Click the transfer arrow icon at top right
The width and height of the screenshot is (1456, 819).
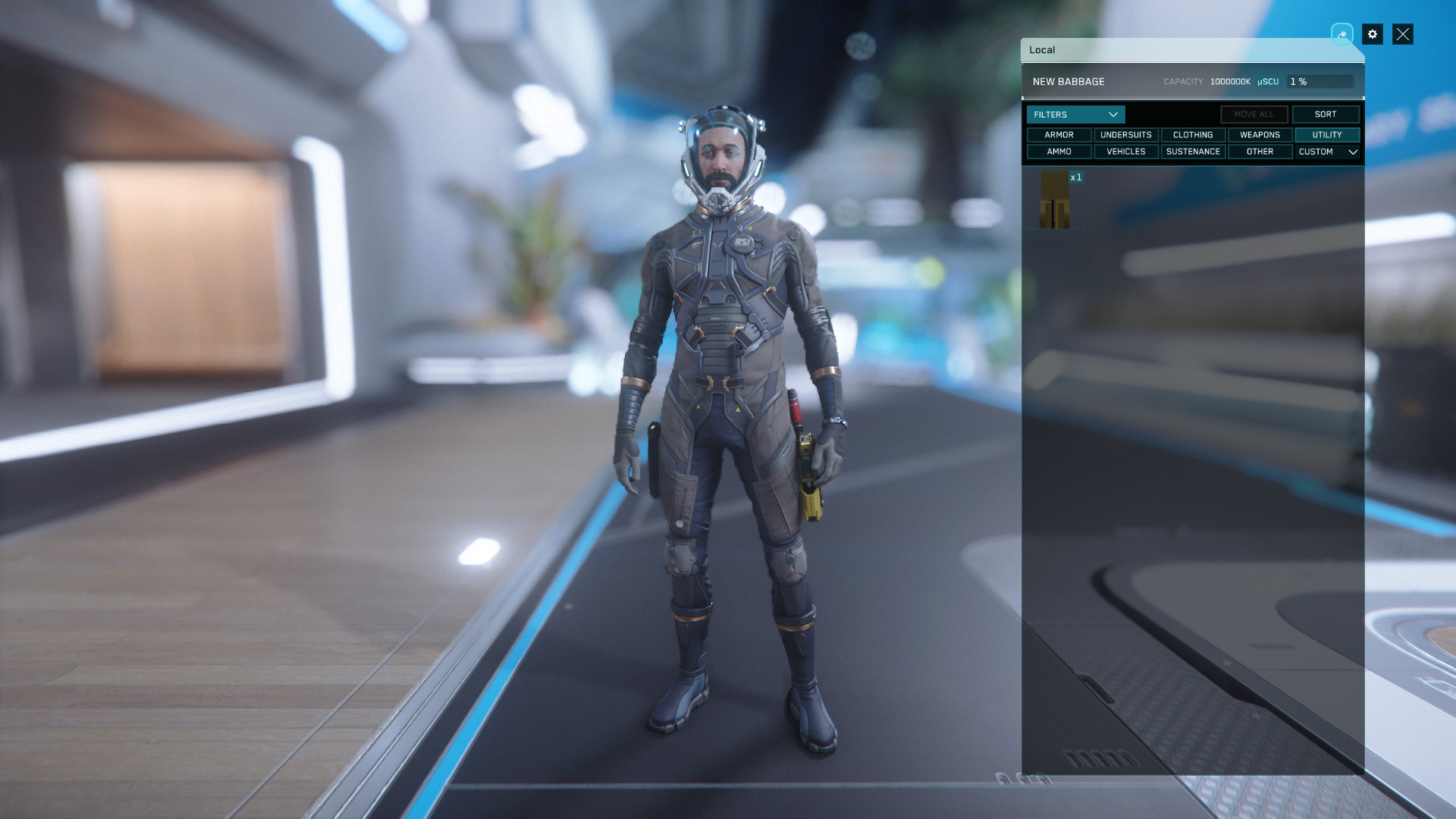pos(1342,34)
